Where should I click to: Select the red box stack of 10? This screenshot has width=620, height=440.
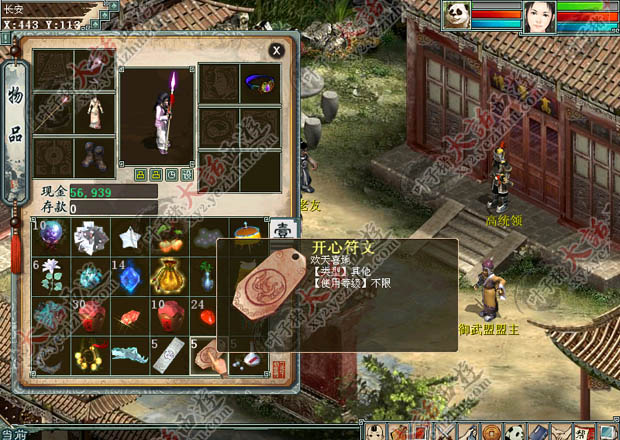coord(168,315)
